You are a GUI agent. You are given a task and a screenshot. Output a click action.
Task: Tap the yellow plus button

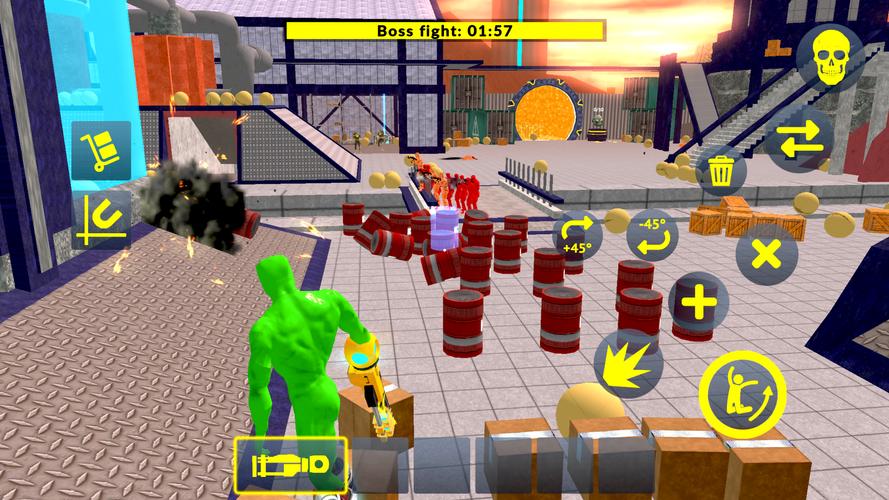tap(698, 302)
